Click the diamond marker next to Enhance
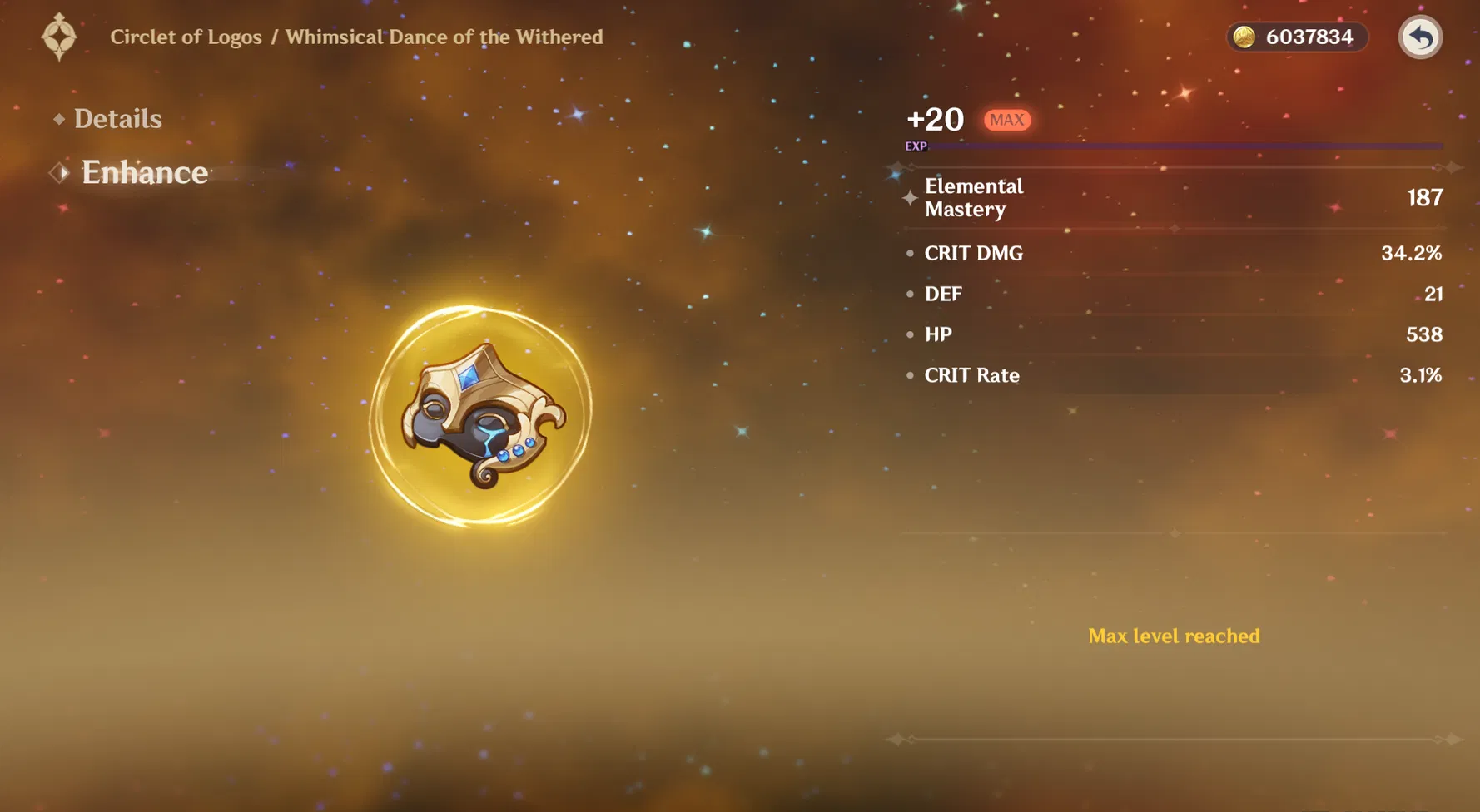 coord(59,171)
